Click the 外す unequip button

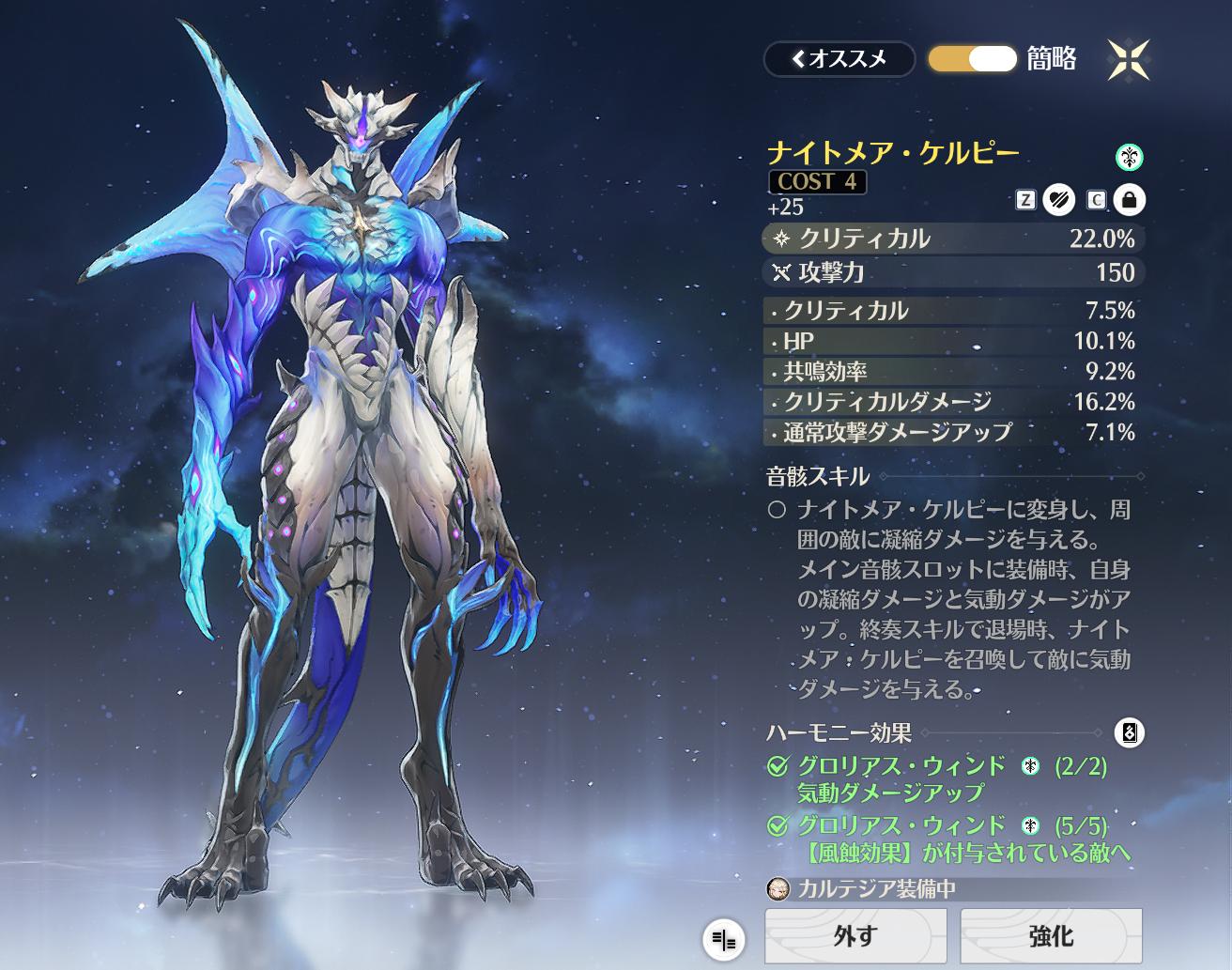pos(855,935)
